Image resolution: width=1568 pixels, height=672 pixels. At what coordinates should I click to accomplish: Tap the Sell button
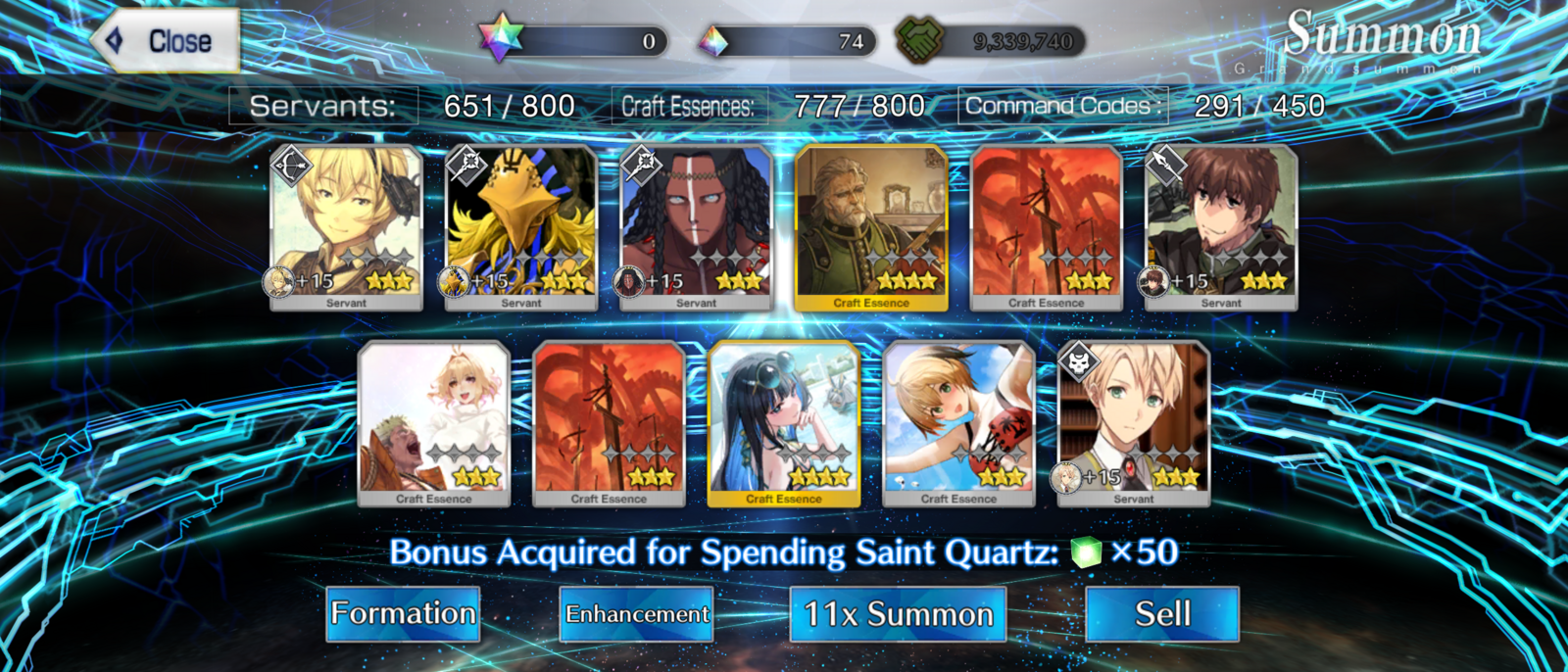tap(1162, 614)
